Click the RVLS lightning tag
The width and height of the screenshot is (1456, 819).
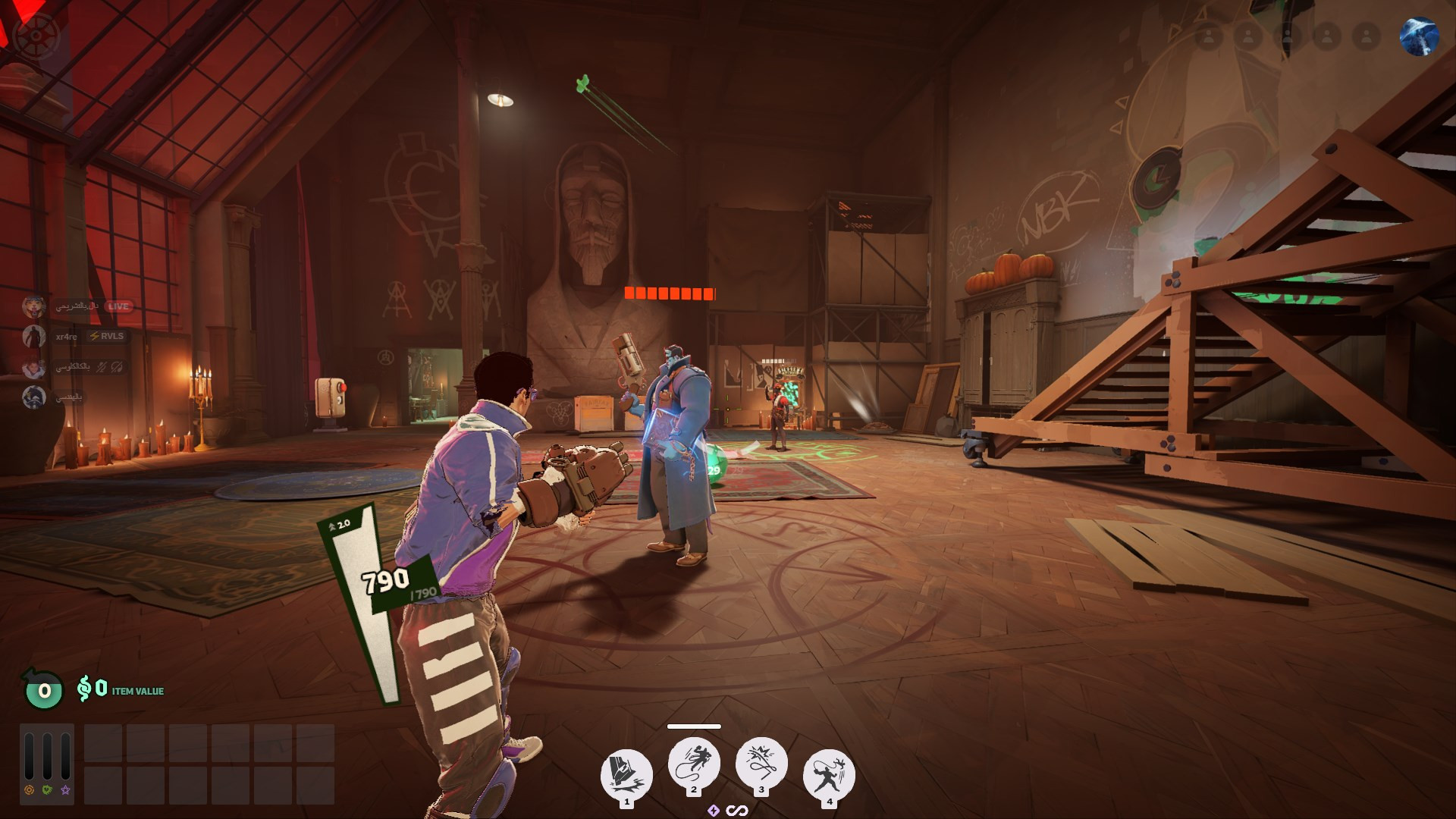pyautogui.click(x=106, y=336)
